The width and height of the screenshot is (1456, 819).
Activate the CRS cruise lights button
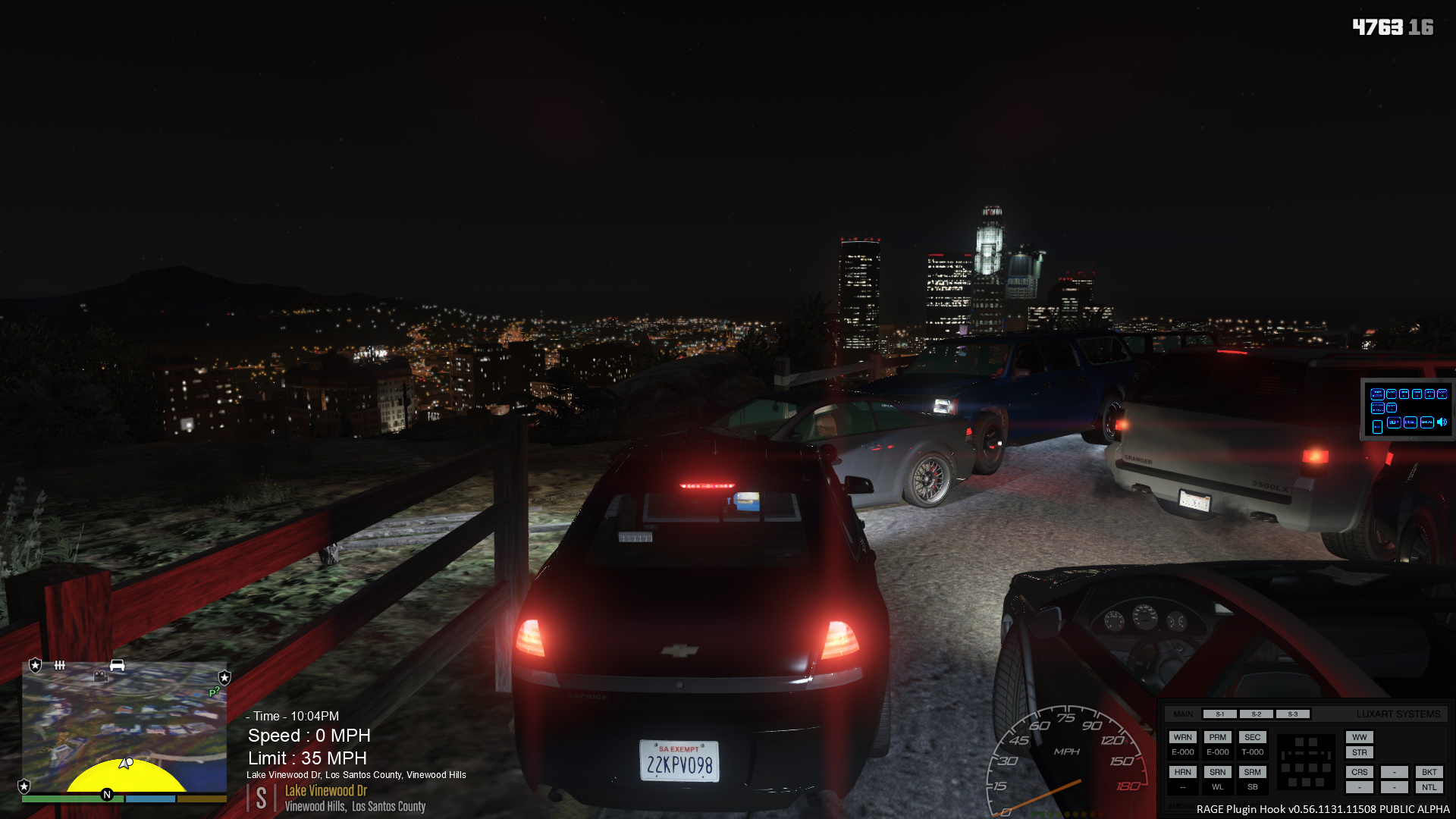(x=1359, y=772)
